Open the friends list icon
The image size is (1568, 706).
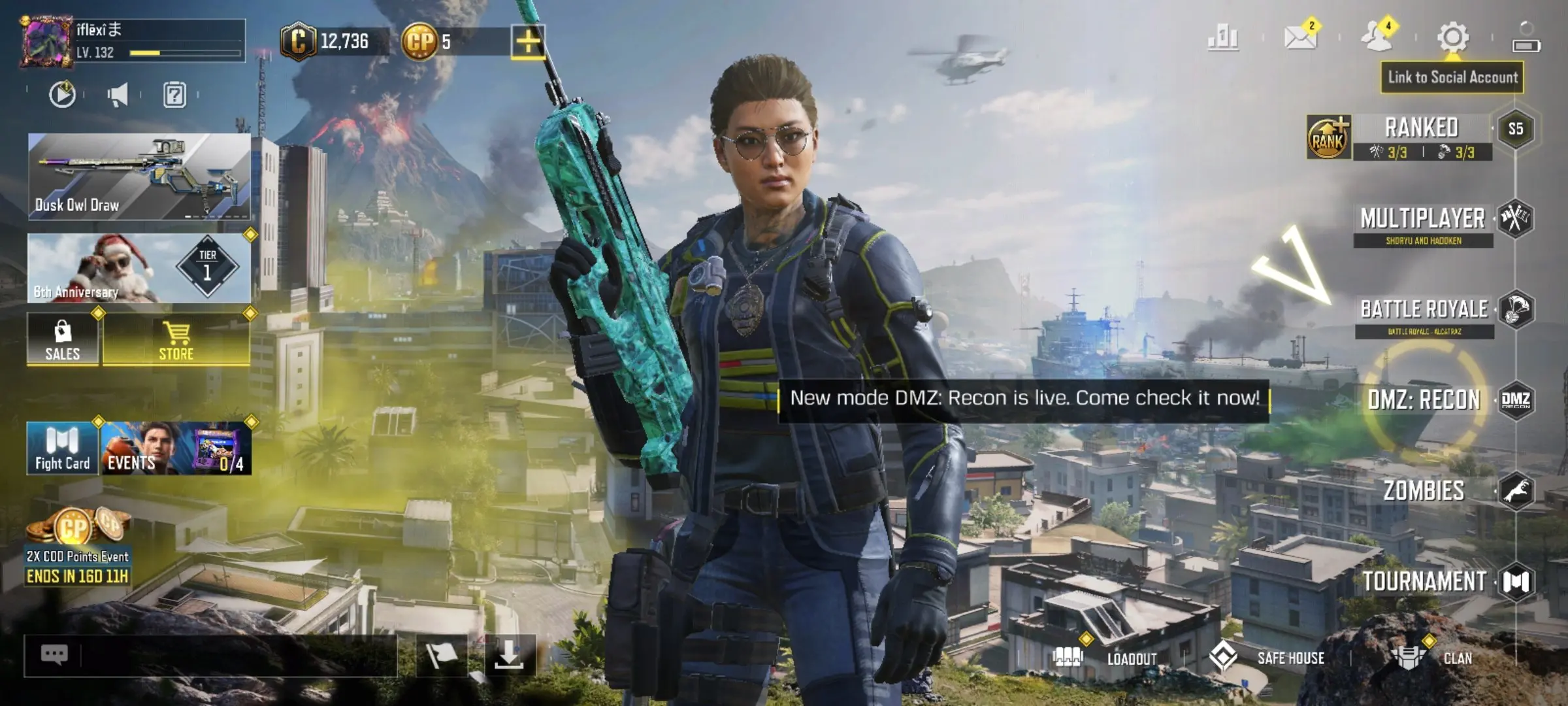pyautogui.click(x=1377, y=37)
